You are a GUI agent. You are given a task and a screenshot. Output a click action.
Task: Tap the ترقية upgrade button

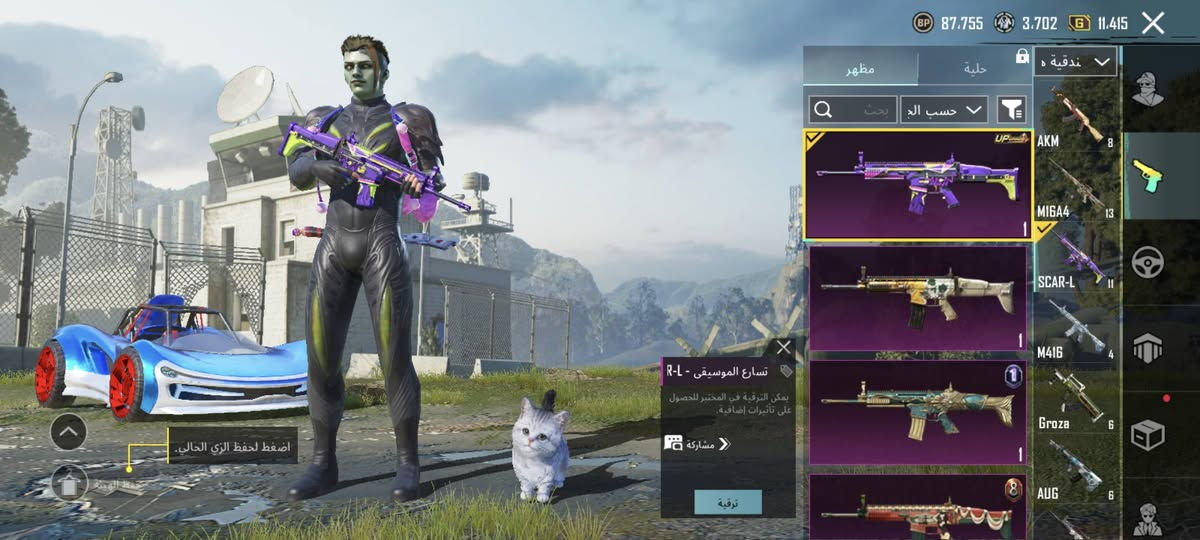(x=727, y=501)
